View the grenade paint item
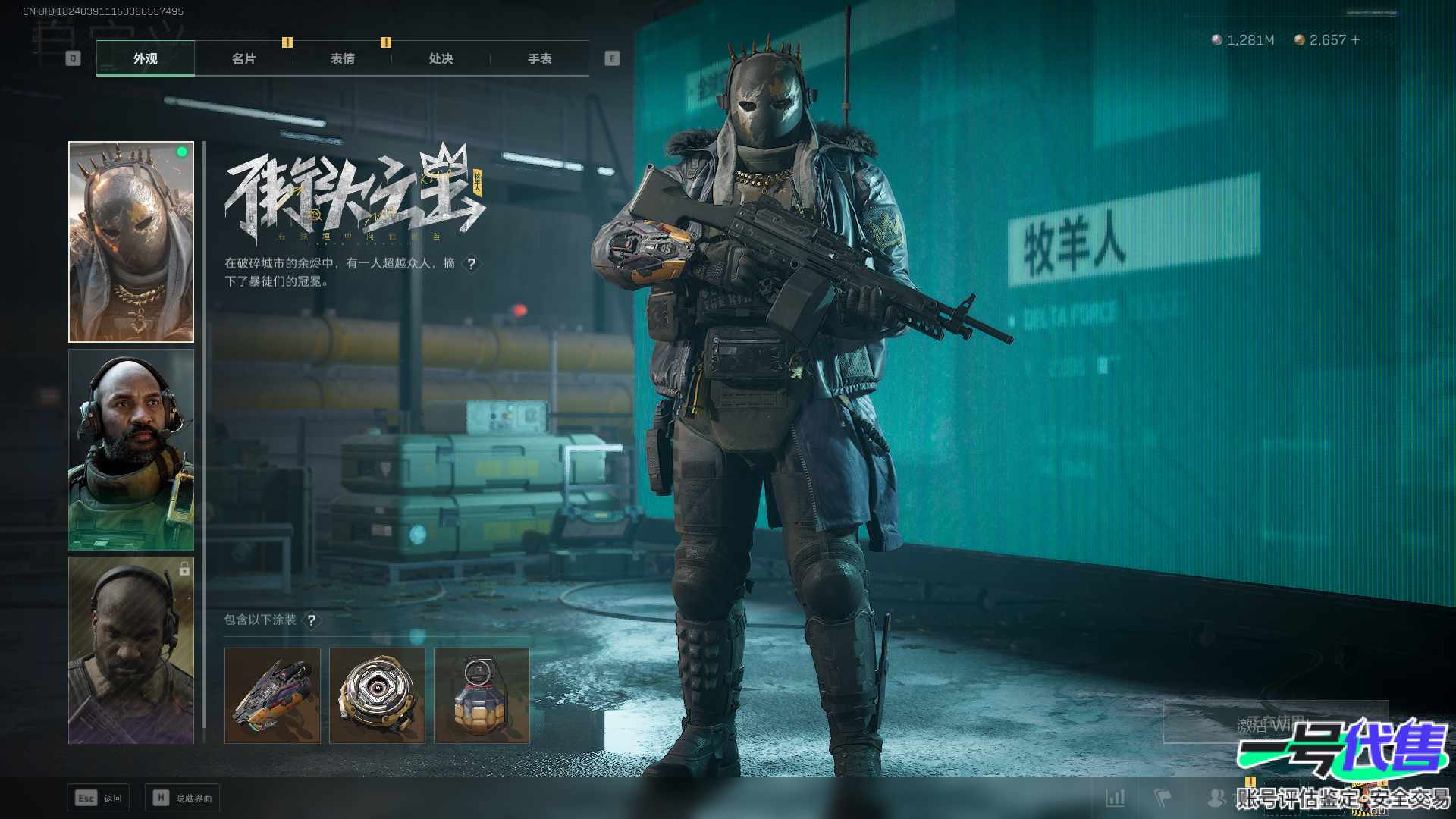Screen dimensions: 1456x819 click(482, 695)
